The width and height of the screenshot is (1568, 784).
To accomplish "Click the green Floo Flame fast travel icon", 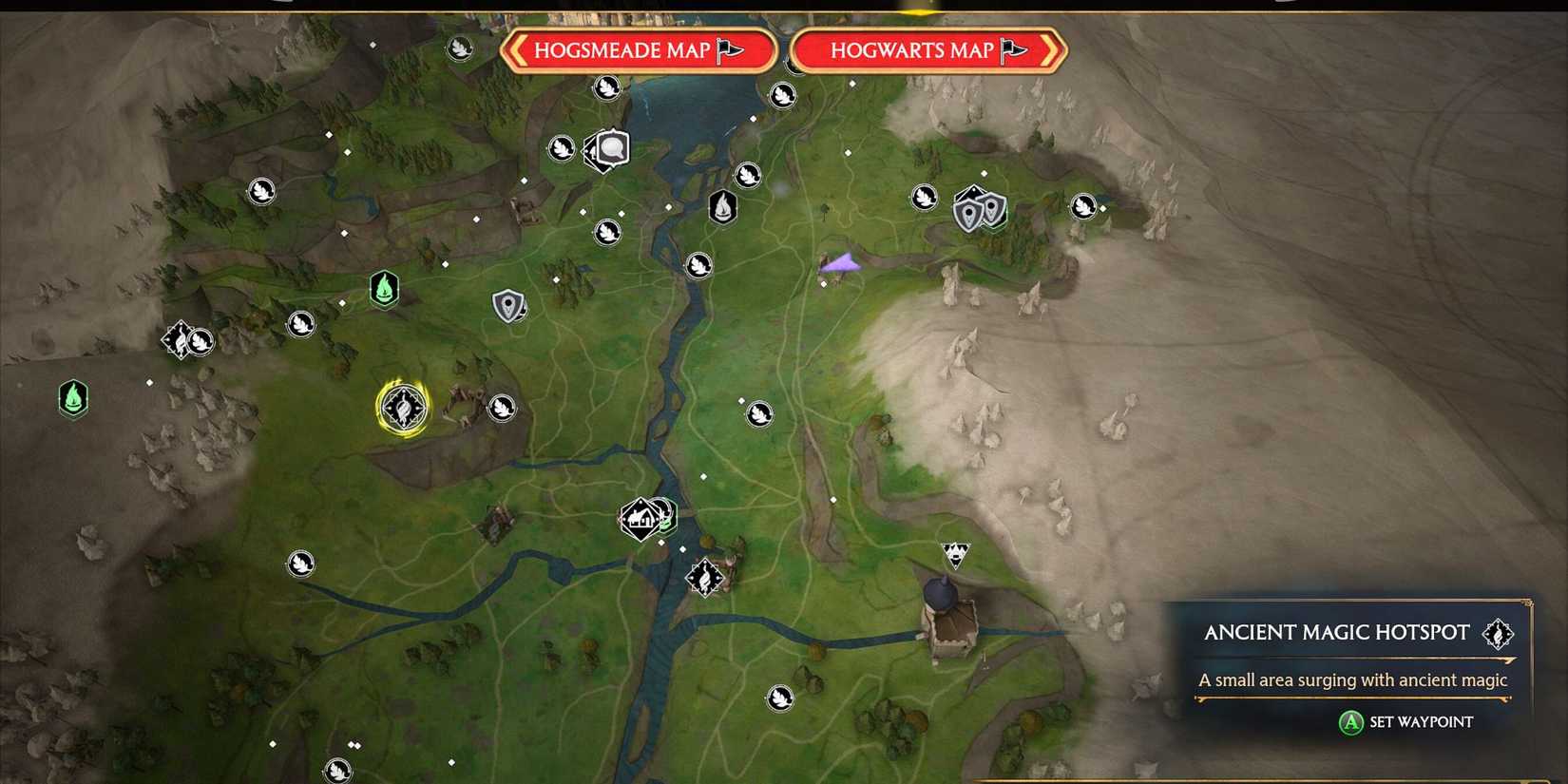I will [x=382, y=290].
